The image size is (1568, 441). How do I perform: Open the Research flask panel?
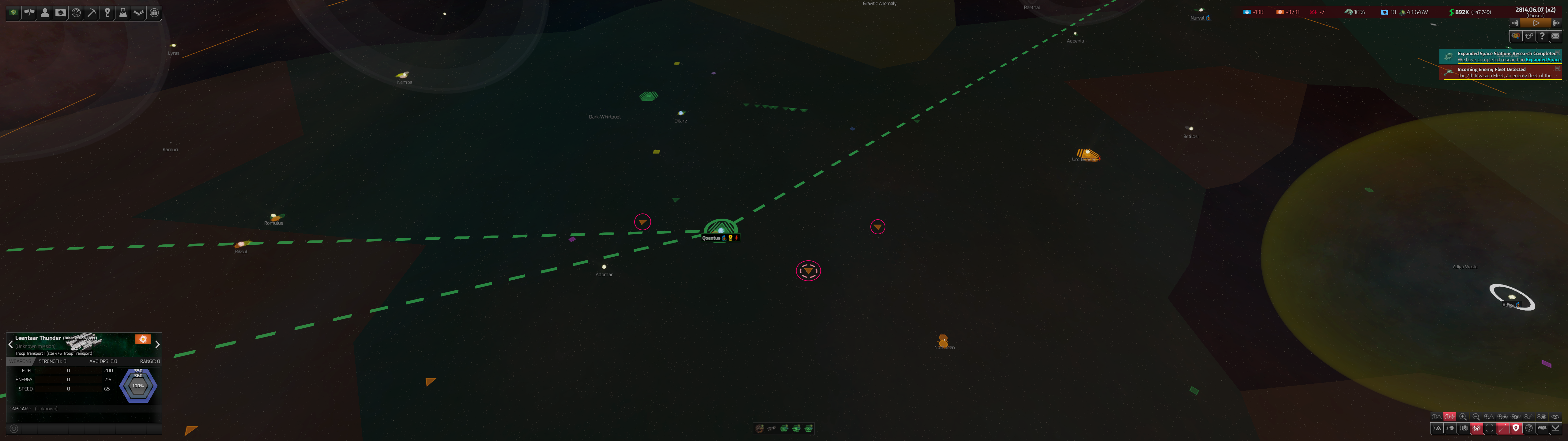pos(123,13)
